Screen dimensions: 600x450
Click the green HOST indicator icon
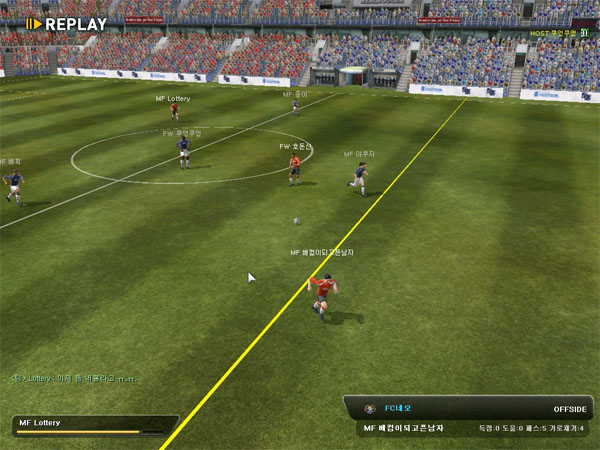(x=585, y=33)
